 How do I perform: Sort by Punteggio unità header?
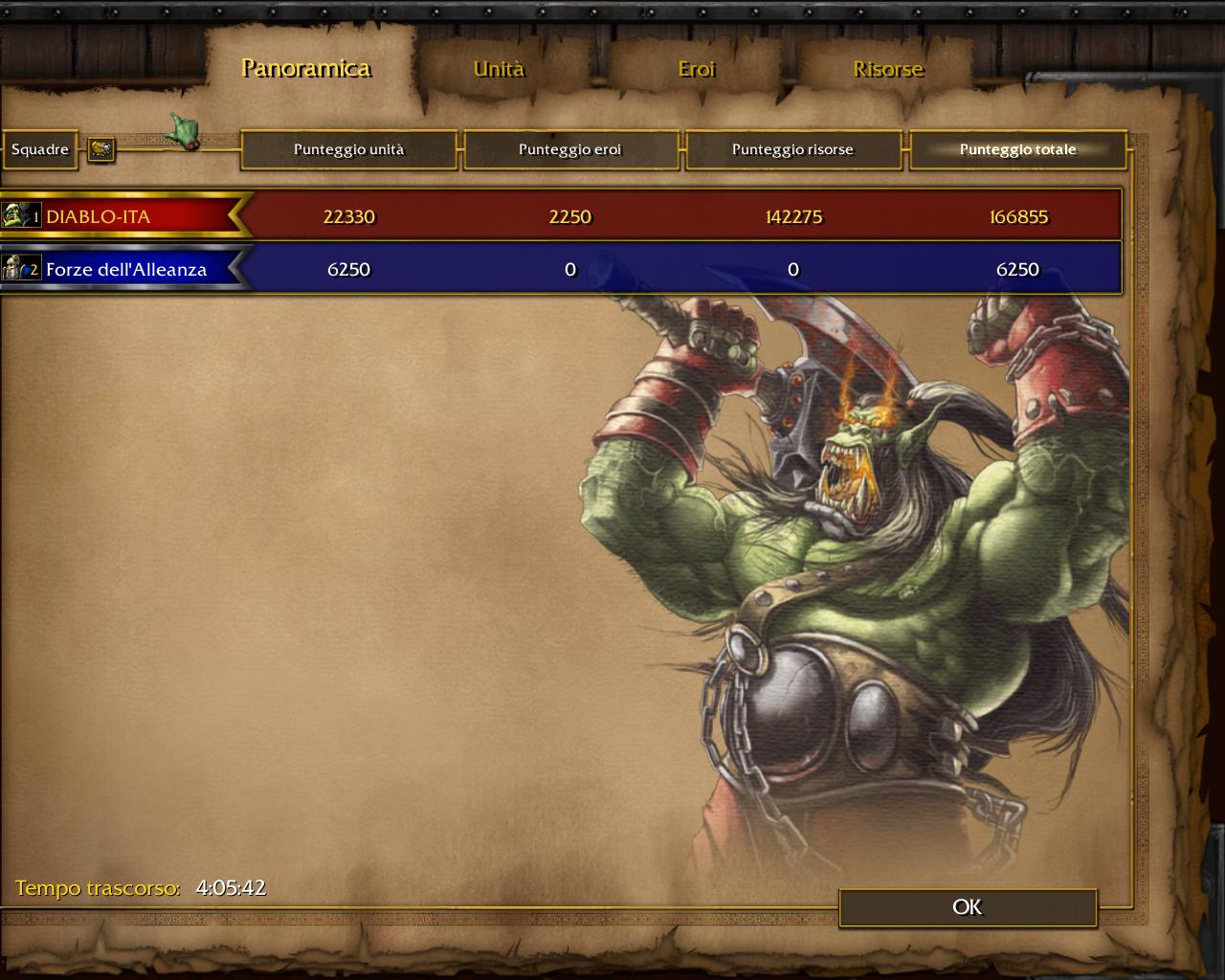coord(349,149)
